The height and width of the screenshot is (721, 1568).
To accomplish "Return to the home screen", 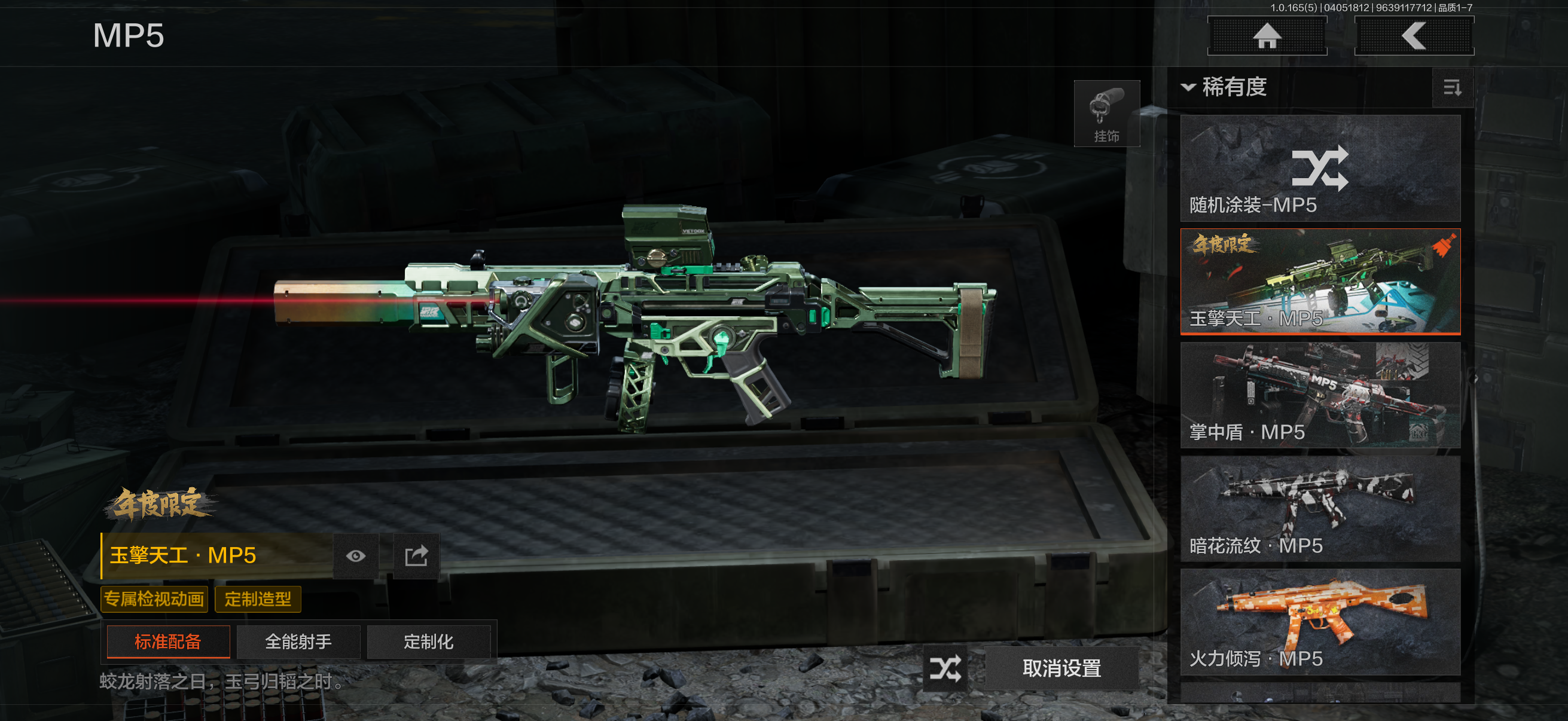I will click(x=1267, y=36).
